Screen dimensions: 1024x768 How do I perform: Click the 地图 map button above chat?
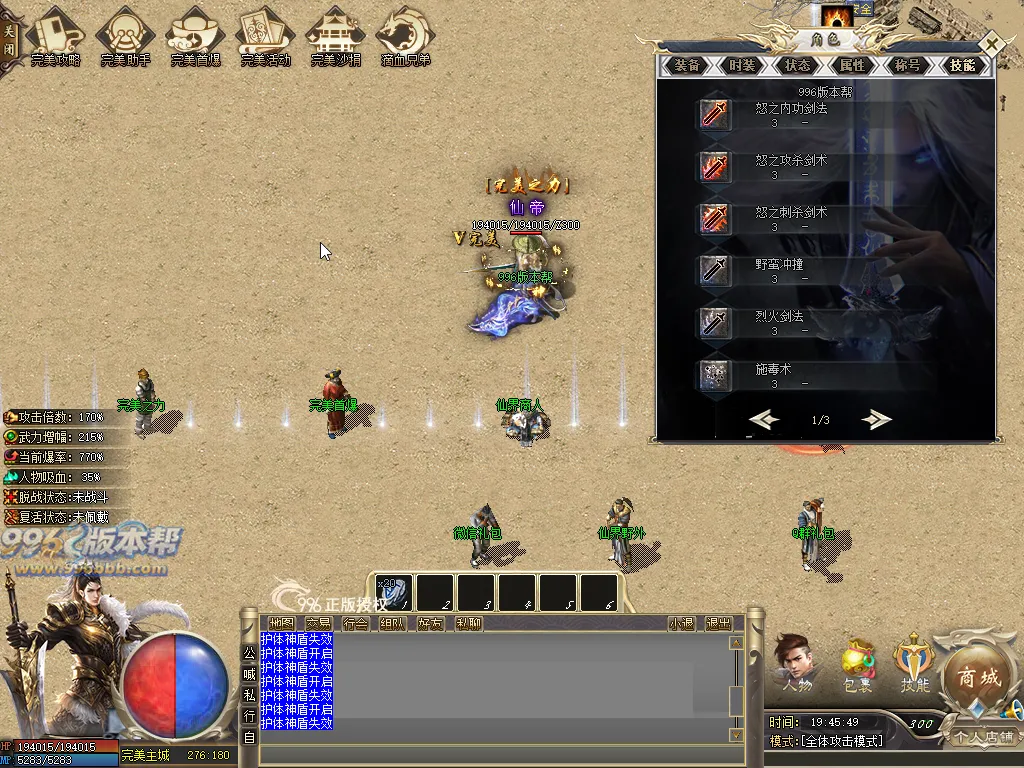[282, 623]
